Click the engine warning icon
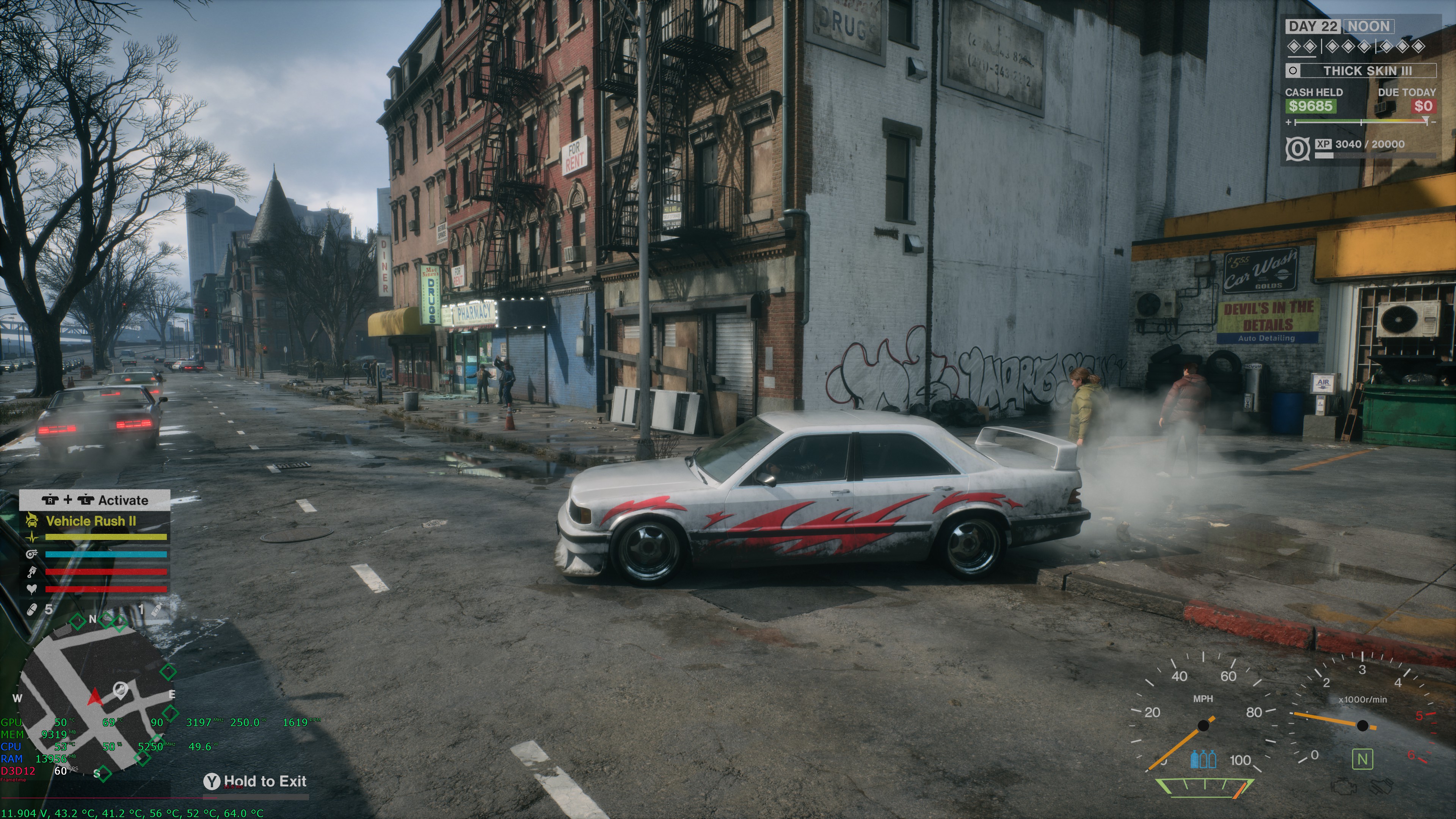 [x=1344, y=787]
